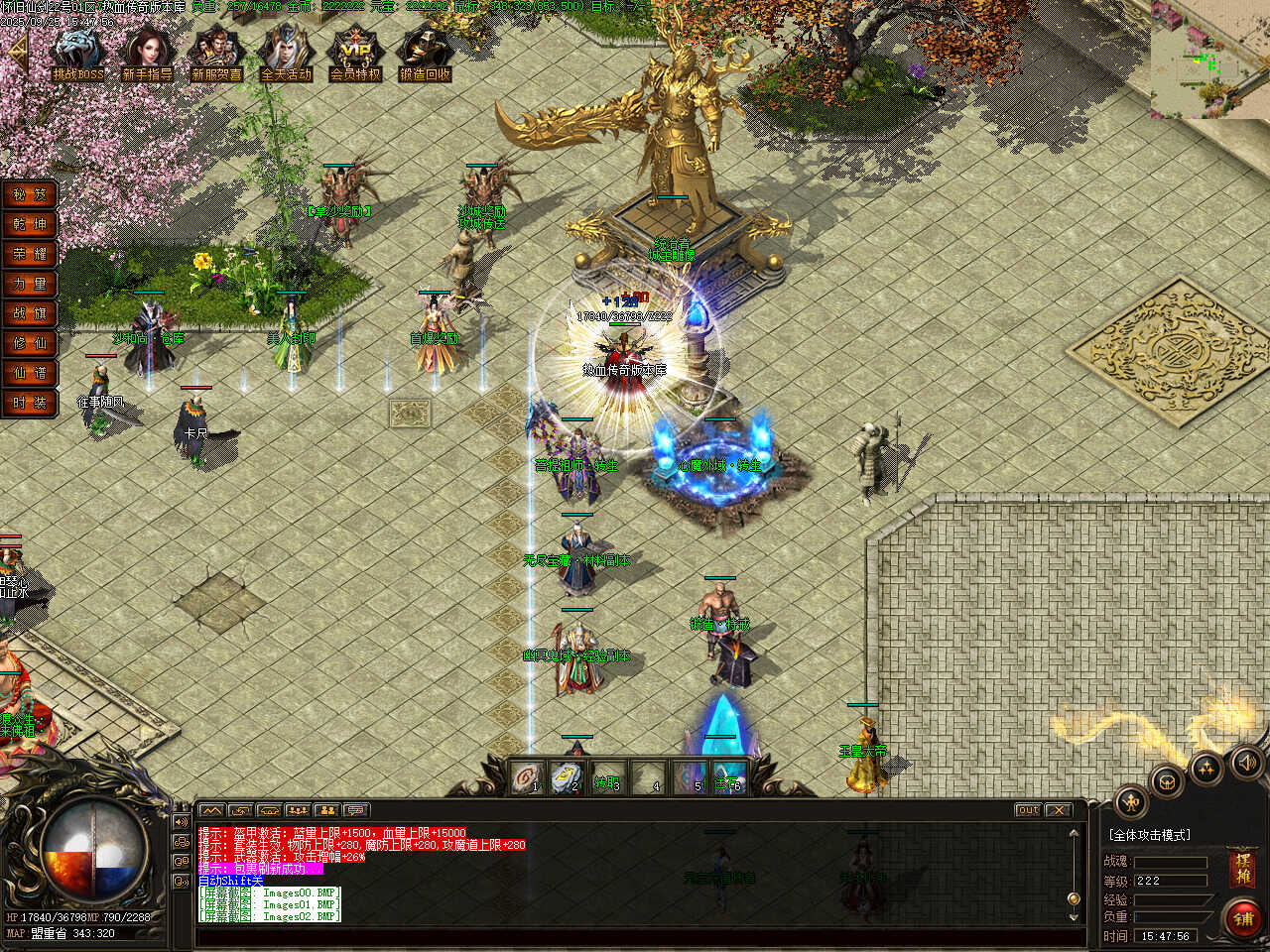The width and height of the screenshot is (1270, 952).
Task: Toggle sound with the round speaker button
Action: 1246,762
